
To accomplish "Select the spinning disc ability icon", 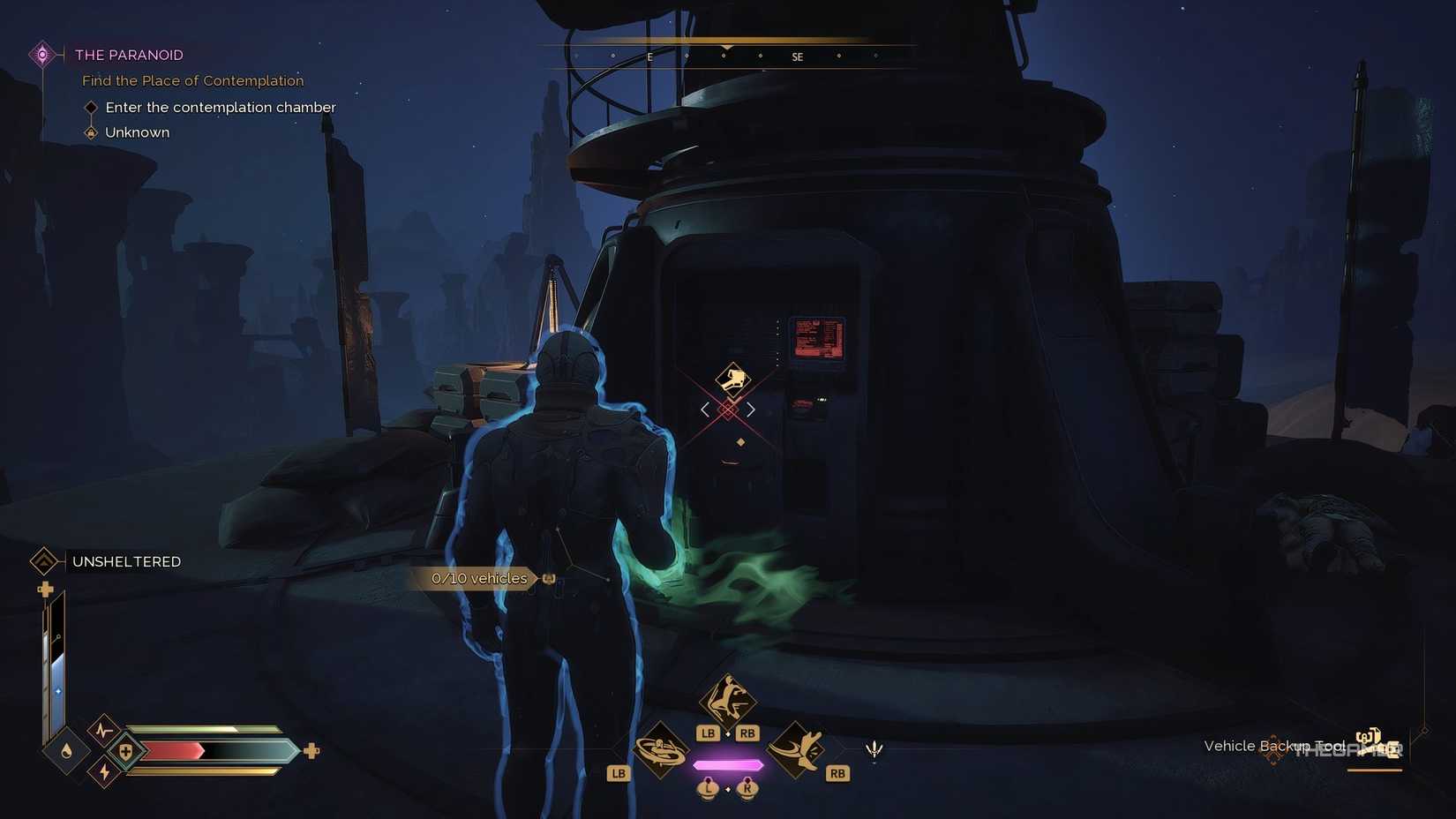I will coord(662,750).
